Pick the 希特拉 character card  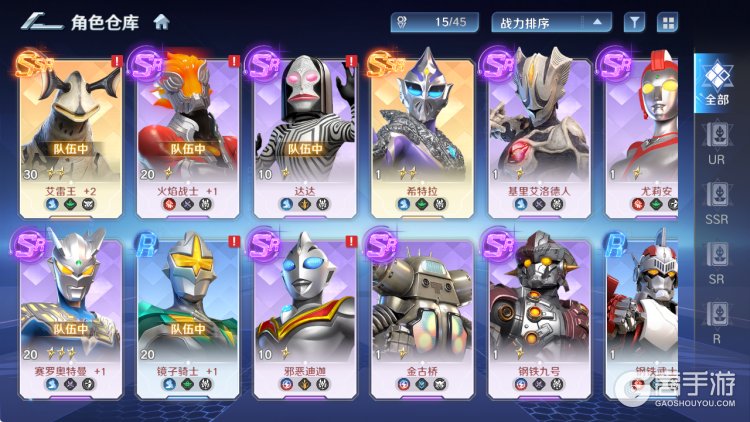pos(421,131)
